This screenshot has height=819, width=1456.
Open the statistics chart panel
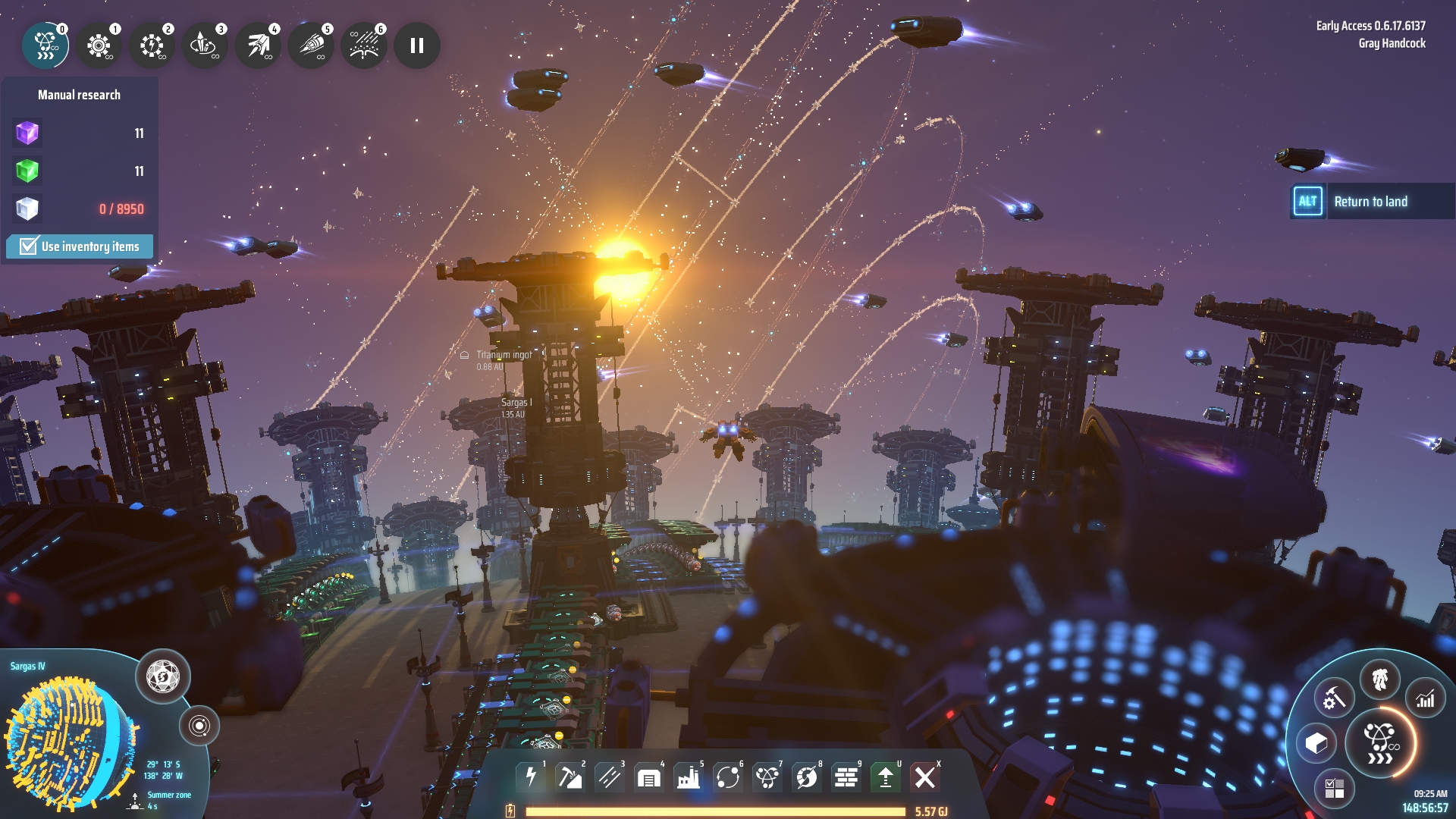click(1426, 698)
